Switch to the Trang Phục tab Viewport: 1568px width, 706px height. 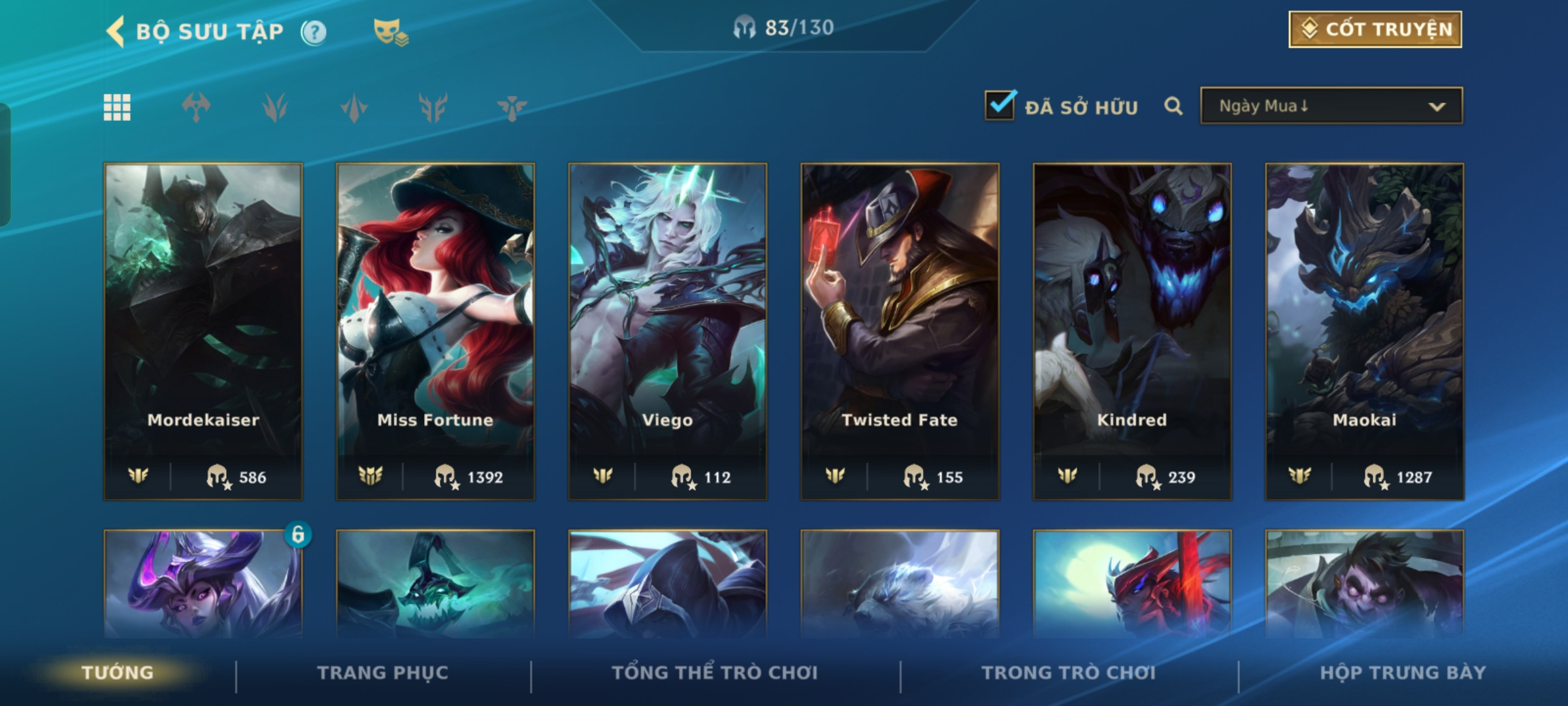pos(383,673)
